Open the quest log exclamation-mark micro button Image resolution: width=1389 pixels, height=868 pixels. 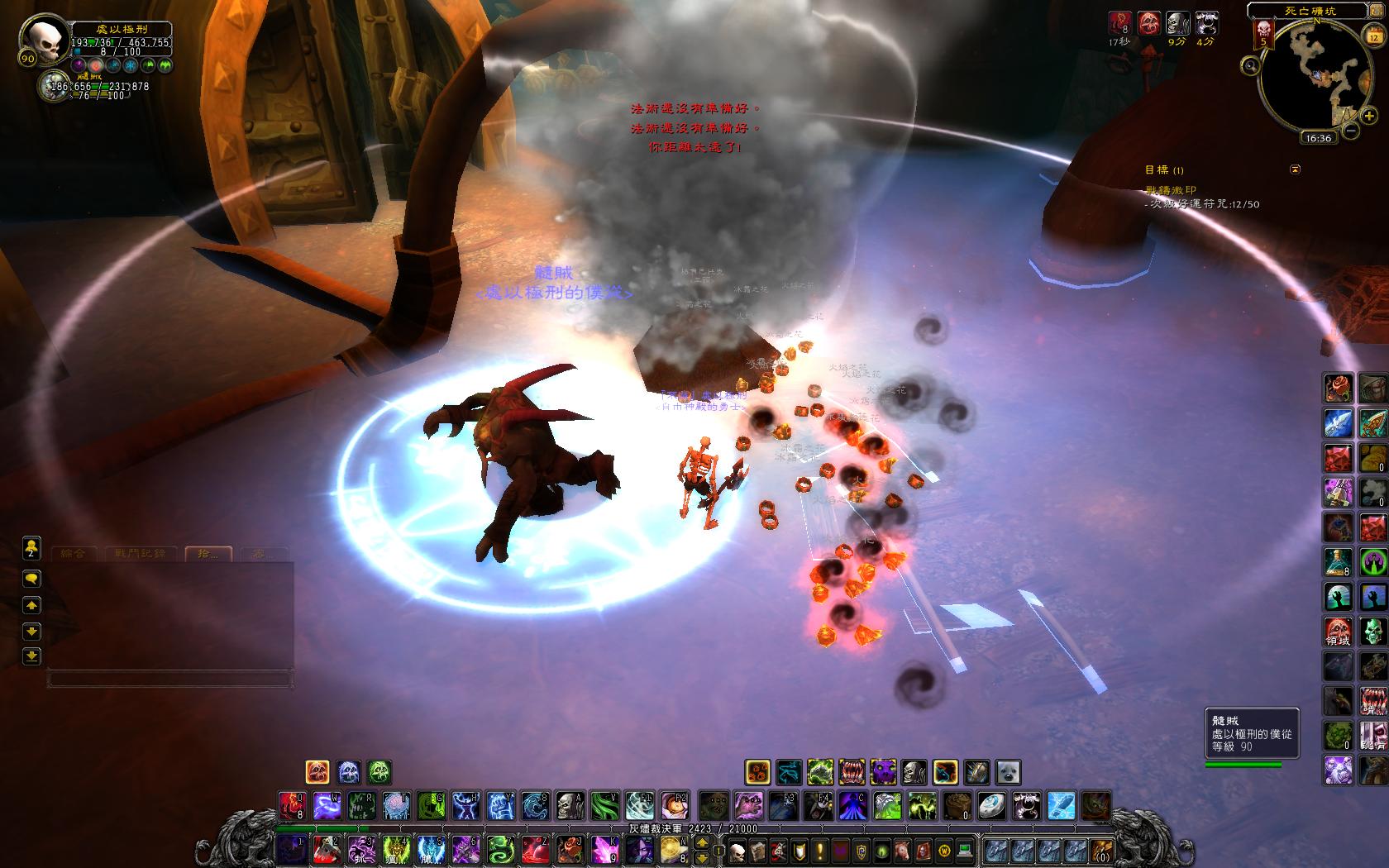coord(819,850)
